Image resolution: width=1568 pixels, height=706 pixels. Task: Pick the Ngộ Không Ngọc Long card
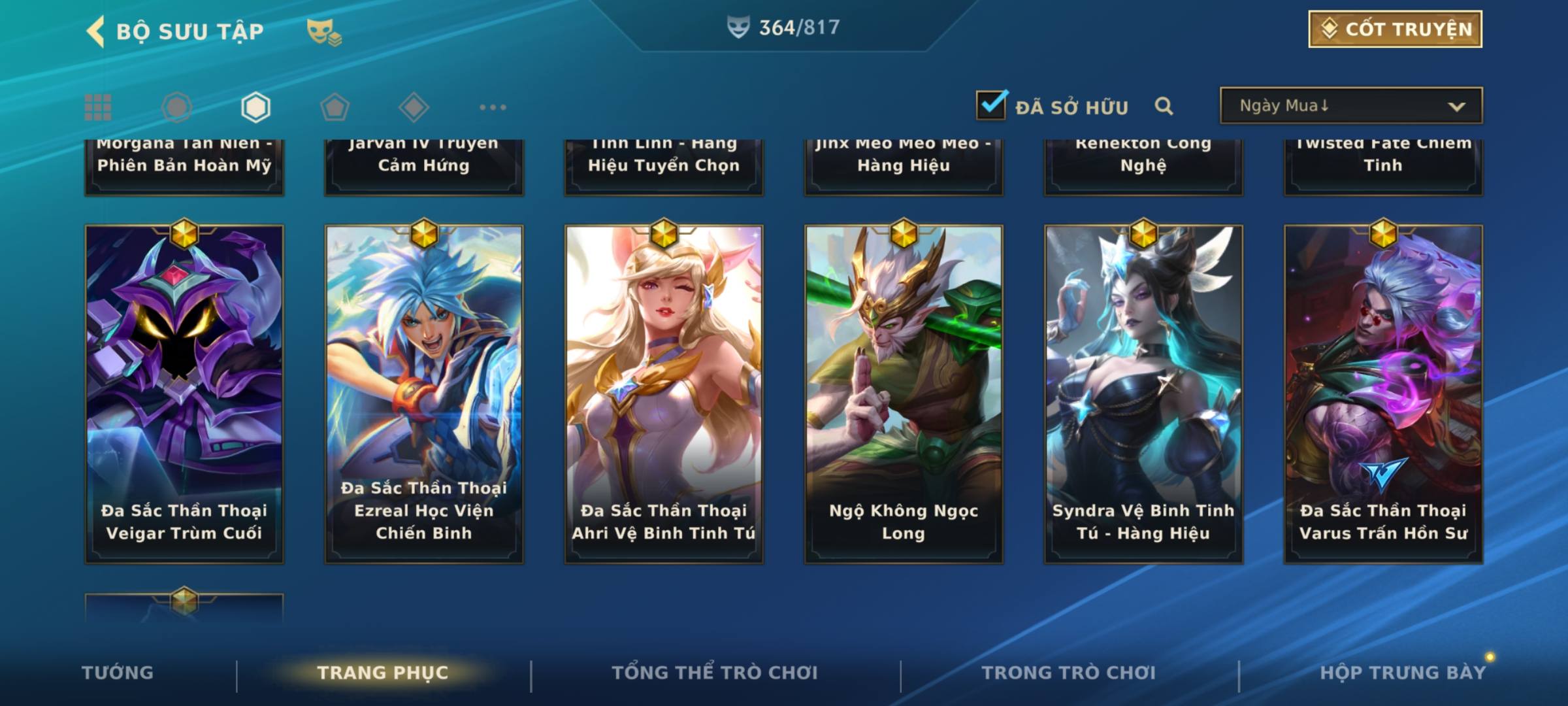(904, 394)
